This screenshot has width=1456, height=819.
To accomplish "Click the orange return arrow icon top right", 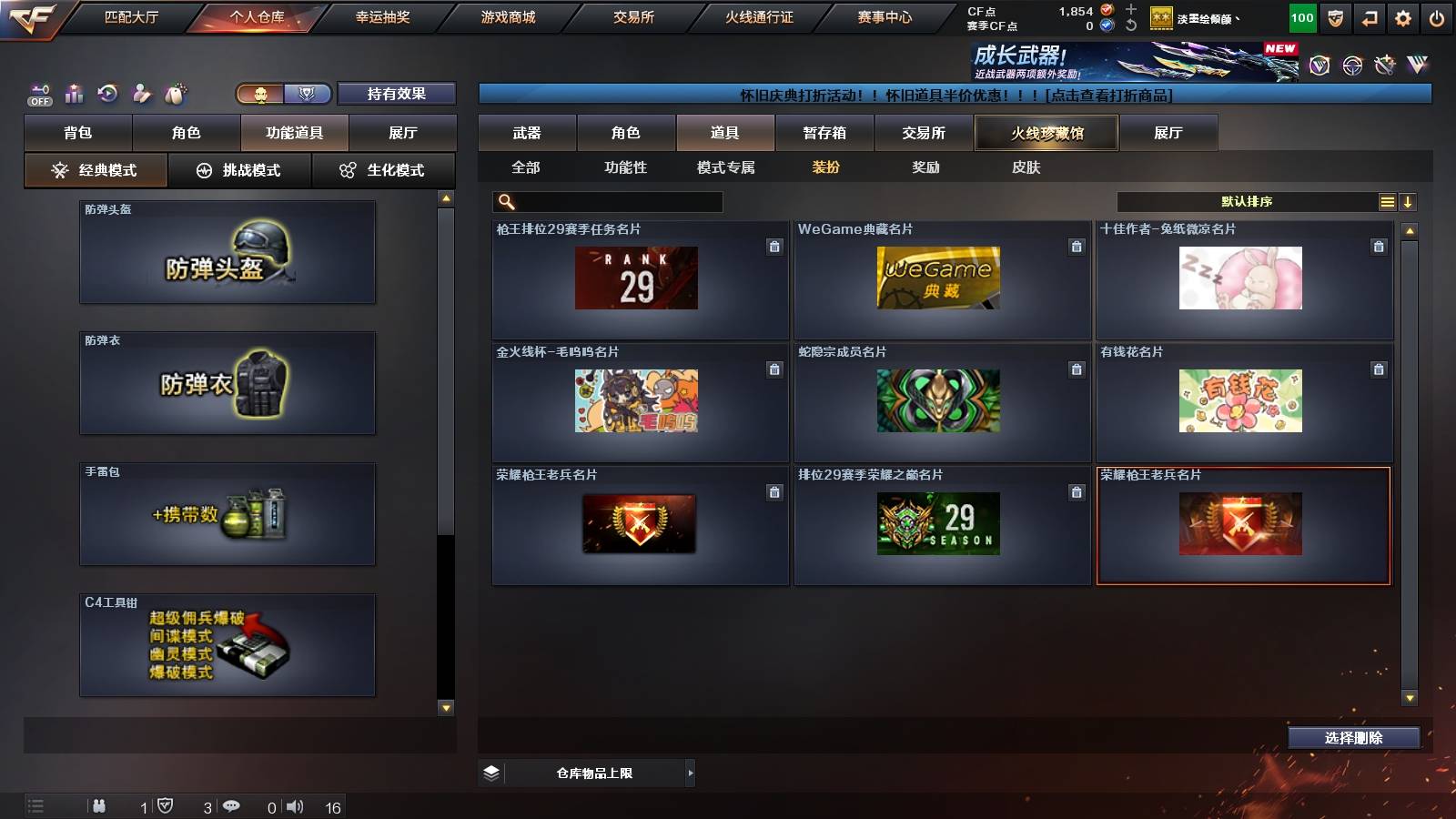I will point(1369,16).
